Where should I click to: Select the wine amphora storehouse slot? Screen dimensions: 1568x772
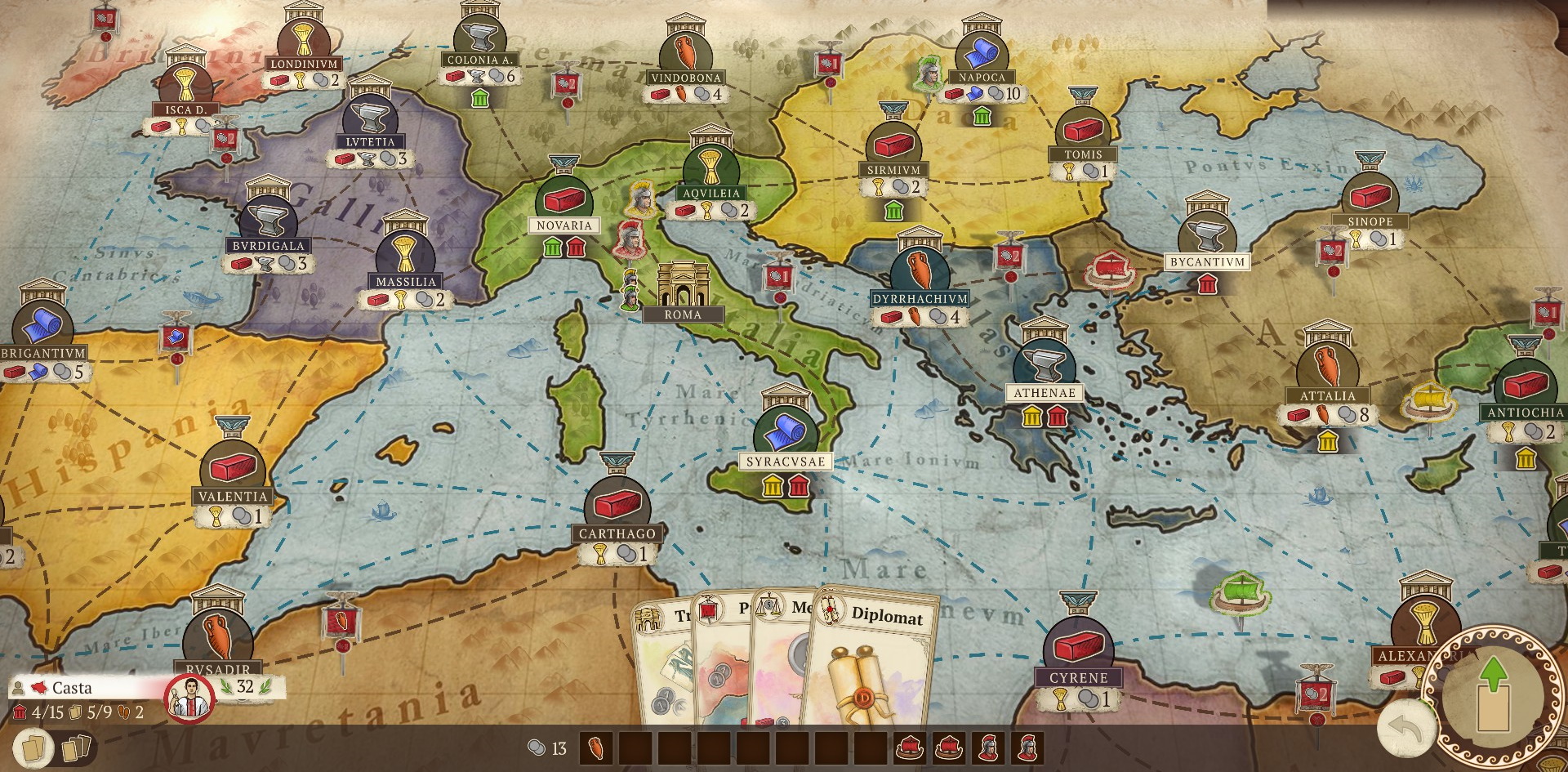(597, 747)
